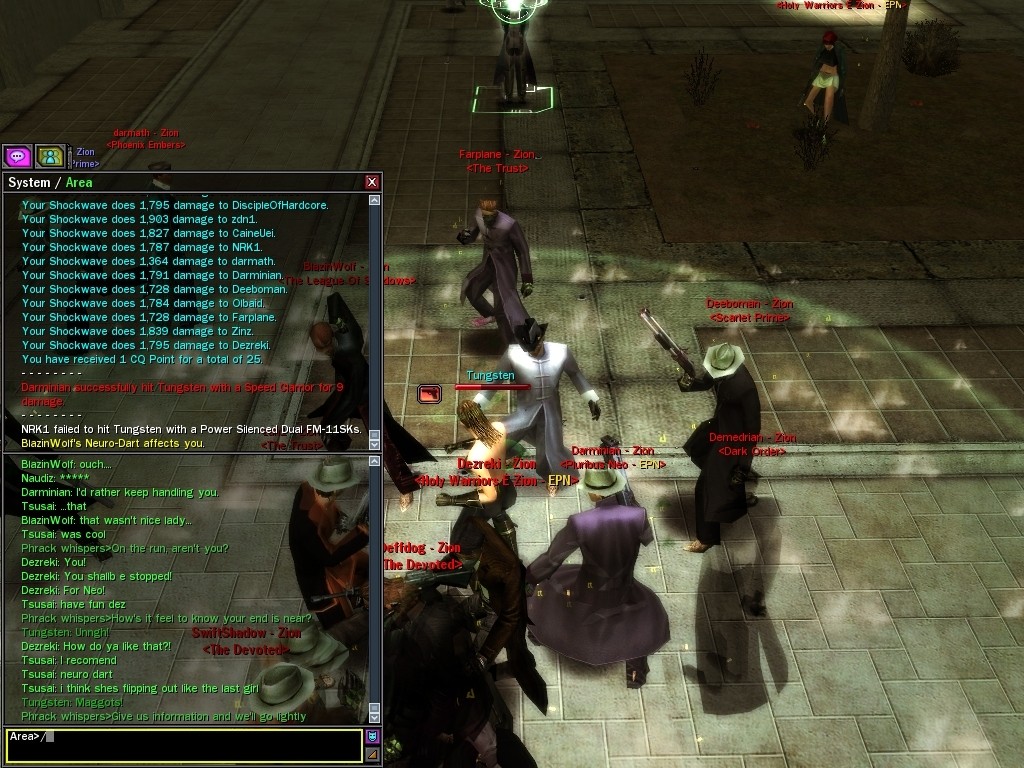Open the pink speech bubble chat icon
Screen dimensions: 1024x768
click(17, 156)
